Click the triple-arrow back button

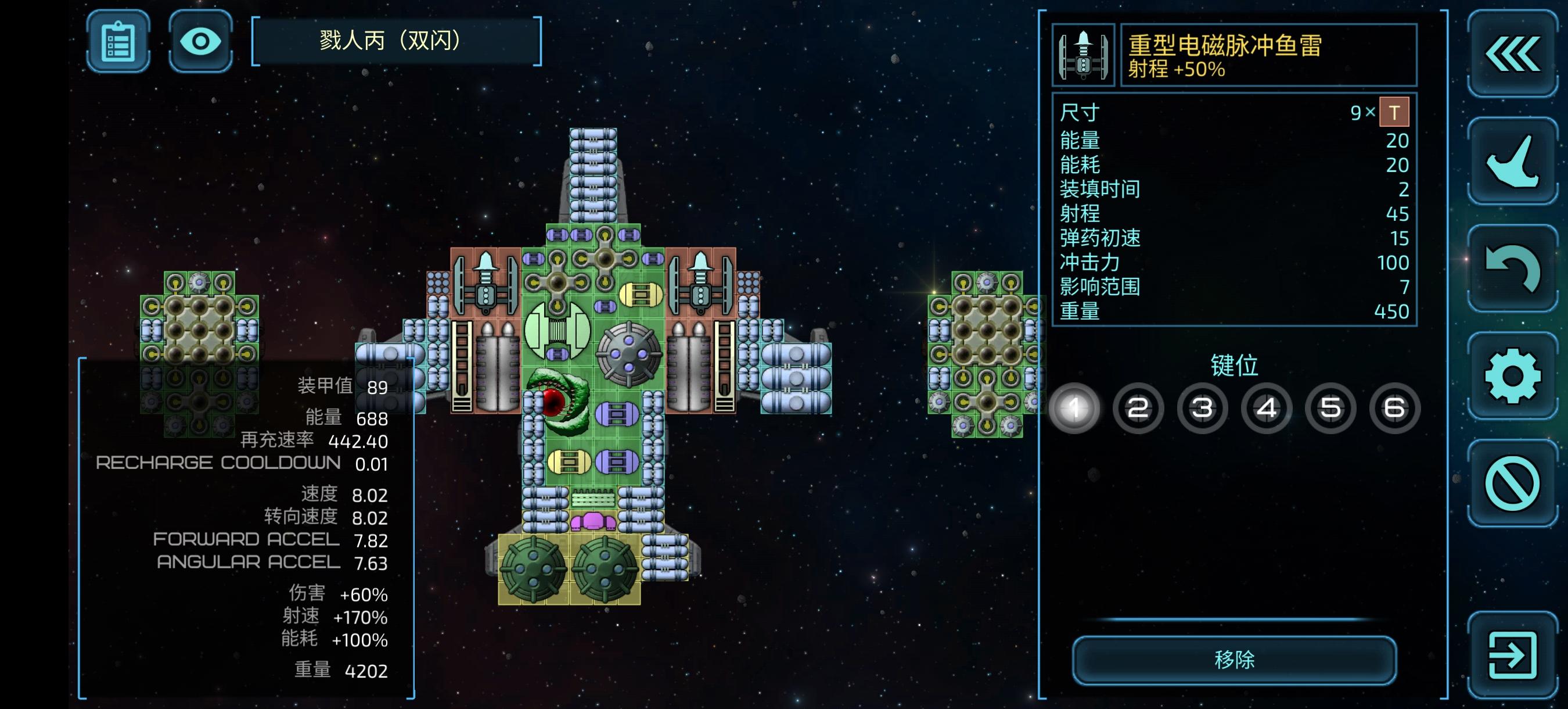(1512, 55)
